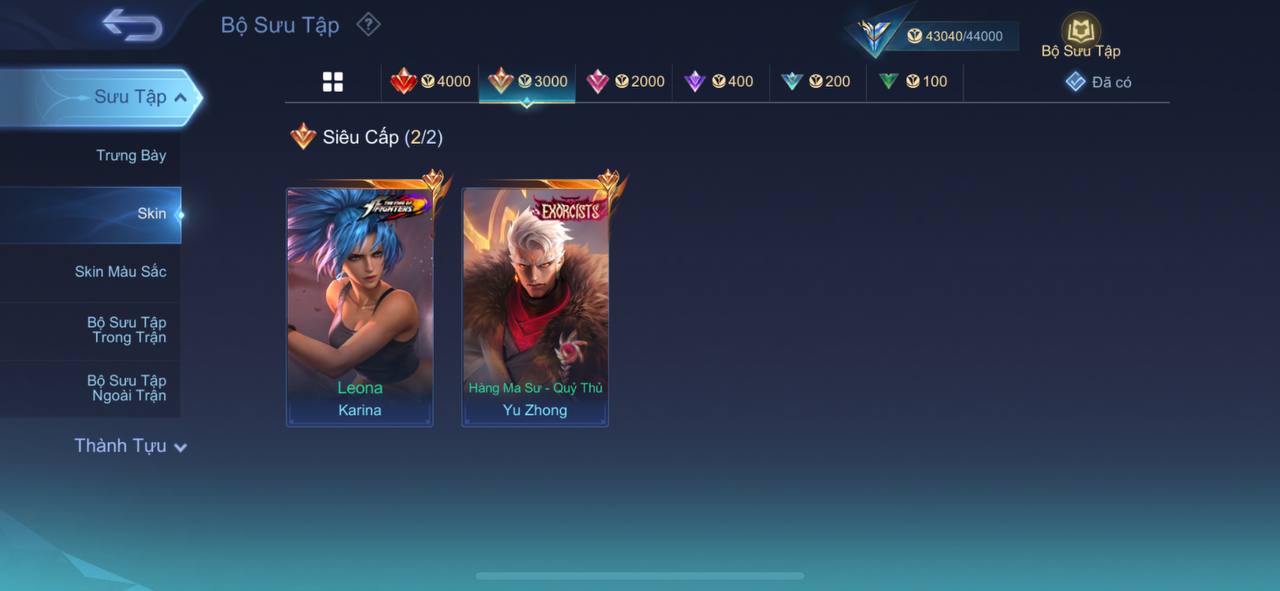Switch to the 2000 points tier tab
This screenshot has height=591, width=1280.
click(625, 82)
